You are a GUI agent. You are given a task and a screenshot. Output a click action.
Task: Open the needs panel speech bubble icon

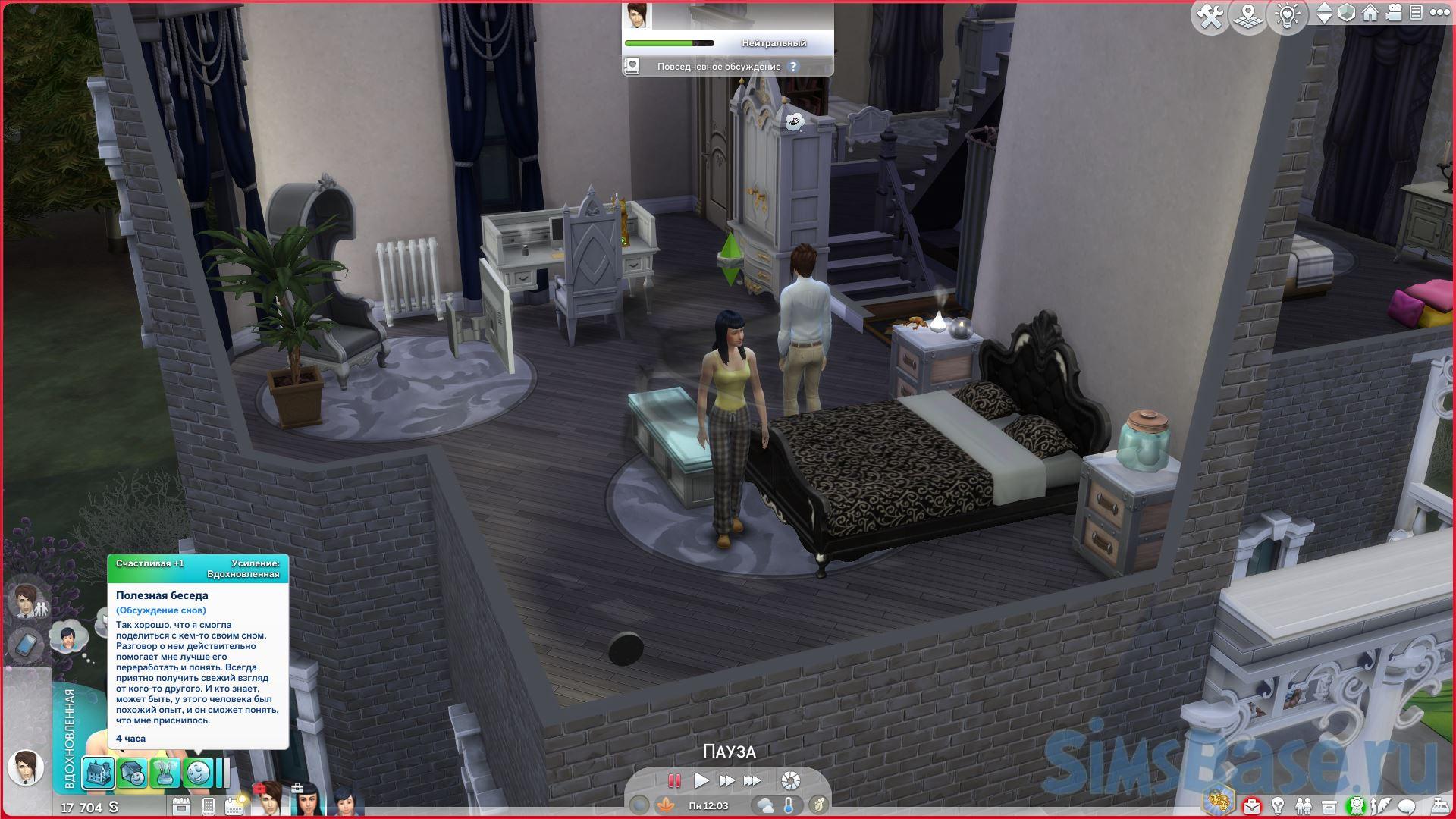(1407, 805)
